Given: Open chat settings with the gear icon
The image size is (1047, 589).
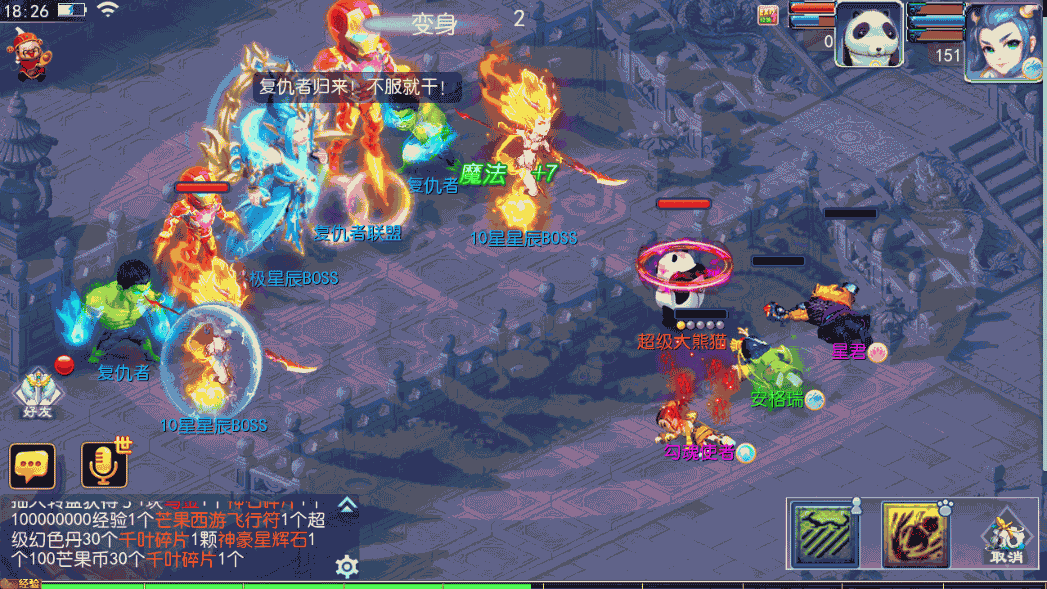Looking at the screenshot, I should pos(347,567).
